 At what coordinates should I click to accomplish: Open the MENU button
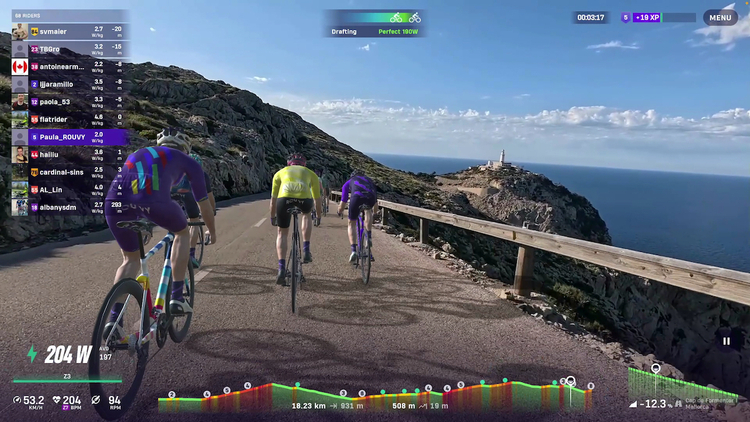click(720, 17)
